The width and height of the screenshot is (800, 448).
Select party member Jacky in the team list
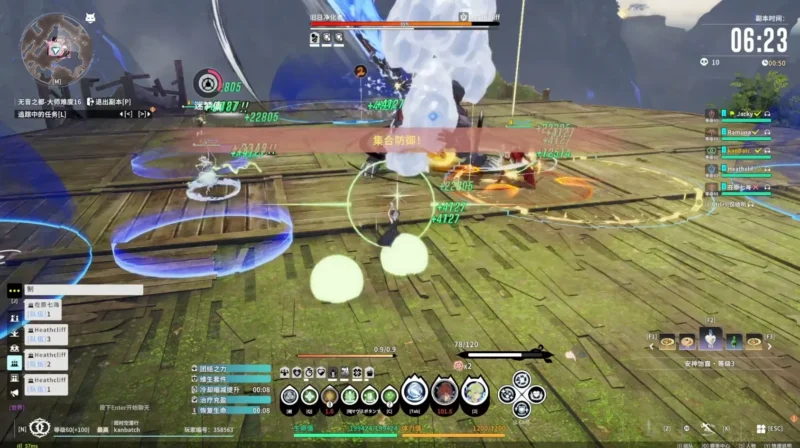click(739, 115)
